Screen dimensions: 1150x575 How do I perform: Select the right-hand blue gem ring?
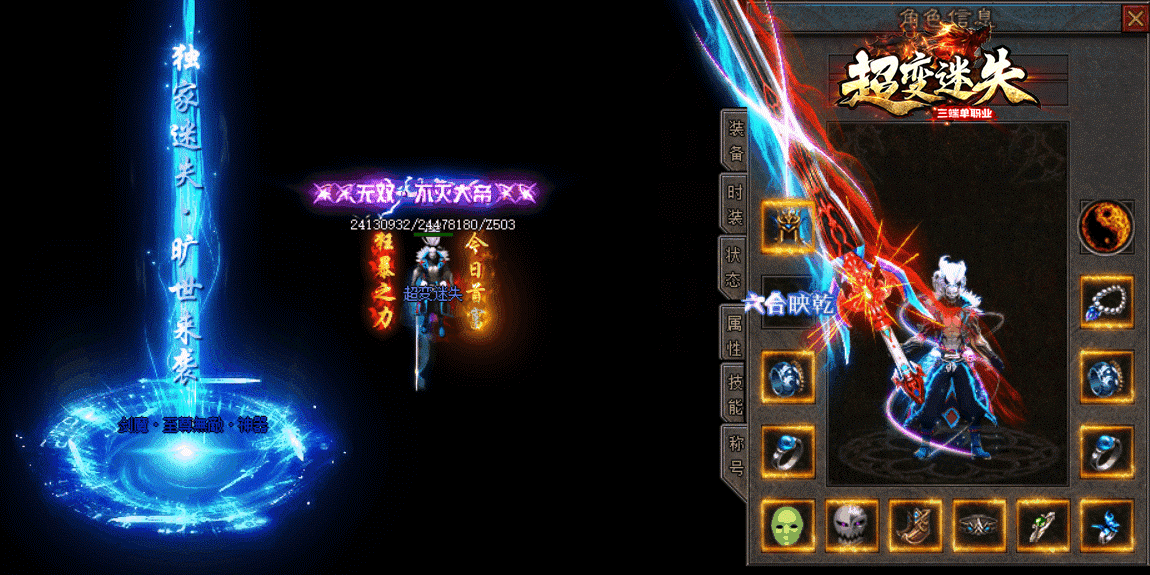(x=1106, y=451)
